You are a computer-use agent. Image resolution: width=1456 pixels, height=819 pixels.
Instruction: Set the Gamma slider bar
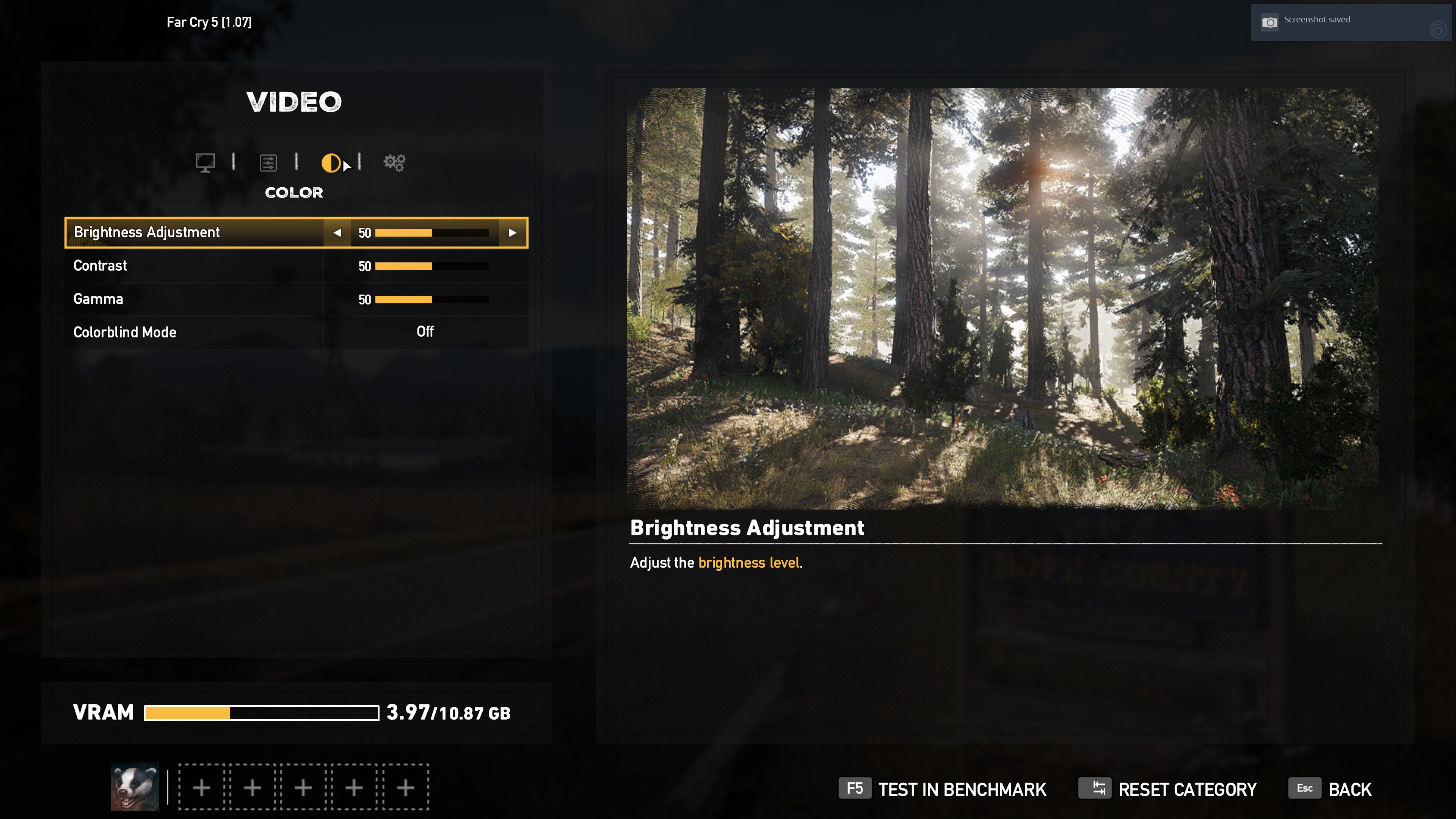coord(432,300)
